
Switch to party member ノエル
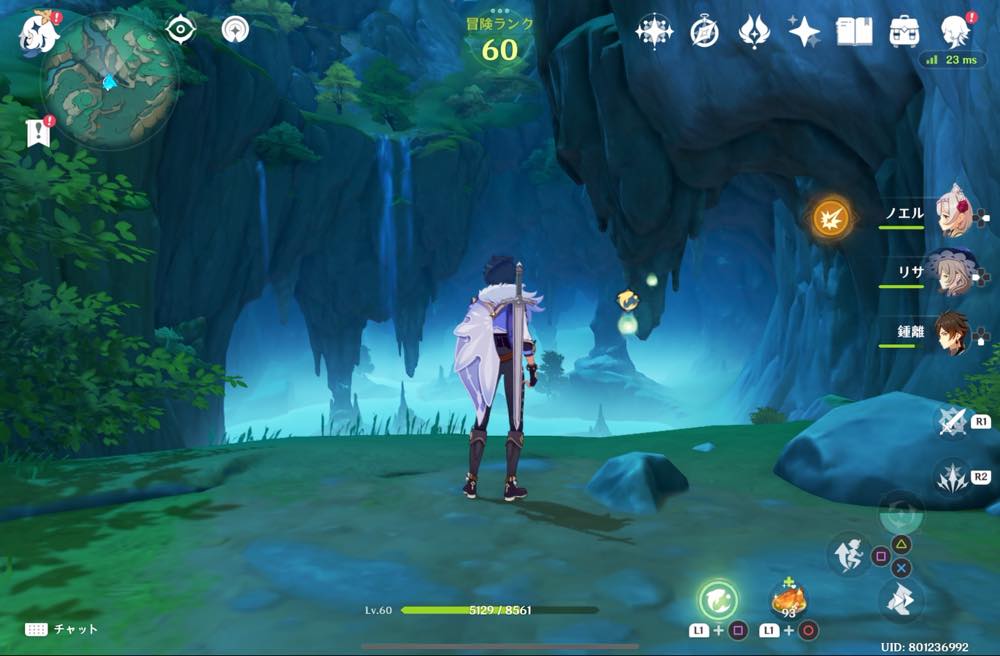(951, 213)
